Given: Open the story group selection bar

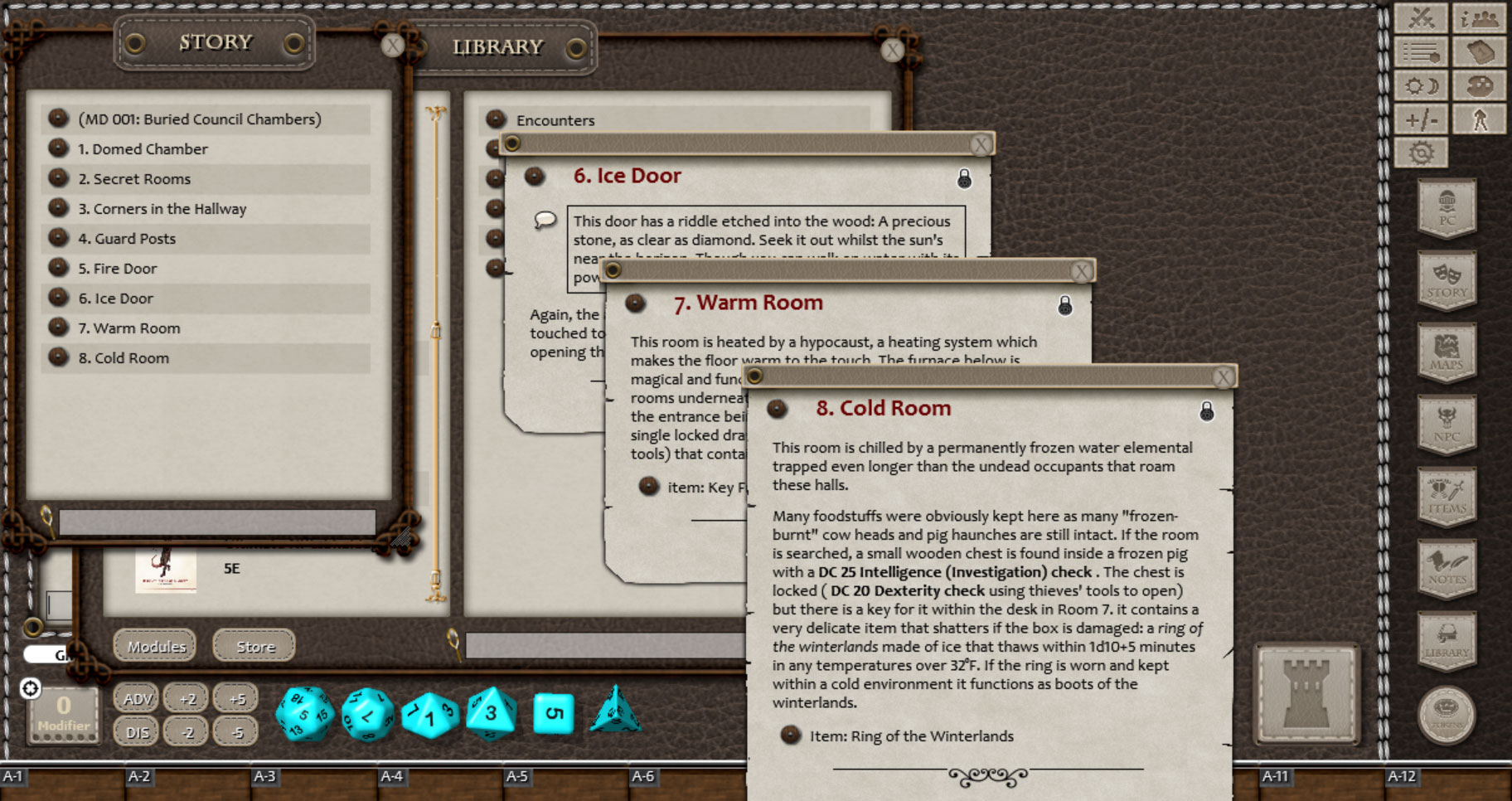Looking at the screenshot, I should click(x=216, y=519).
